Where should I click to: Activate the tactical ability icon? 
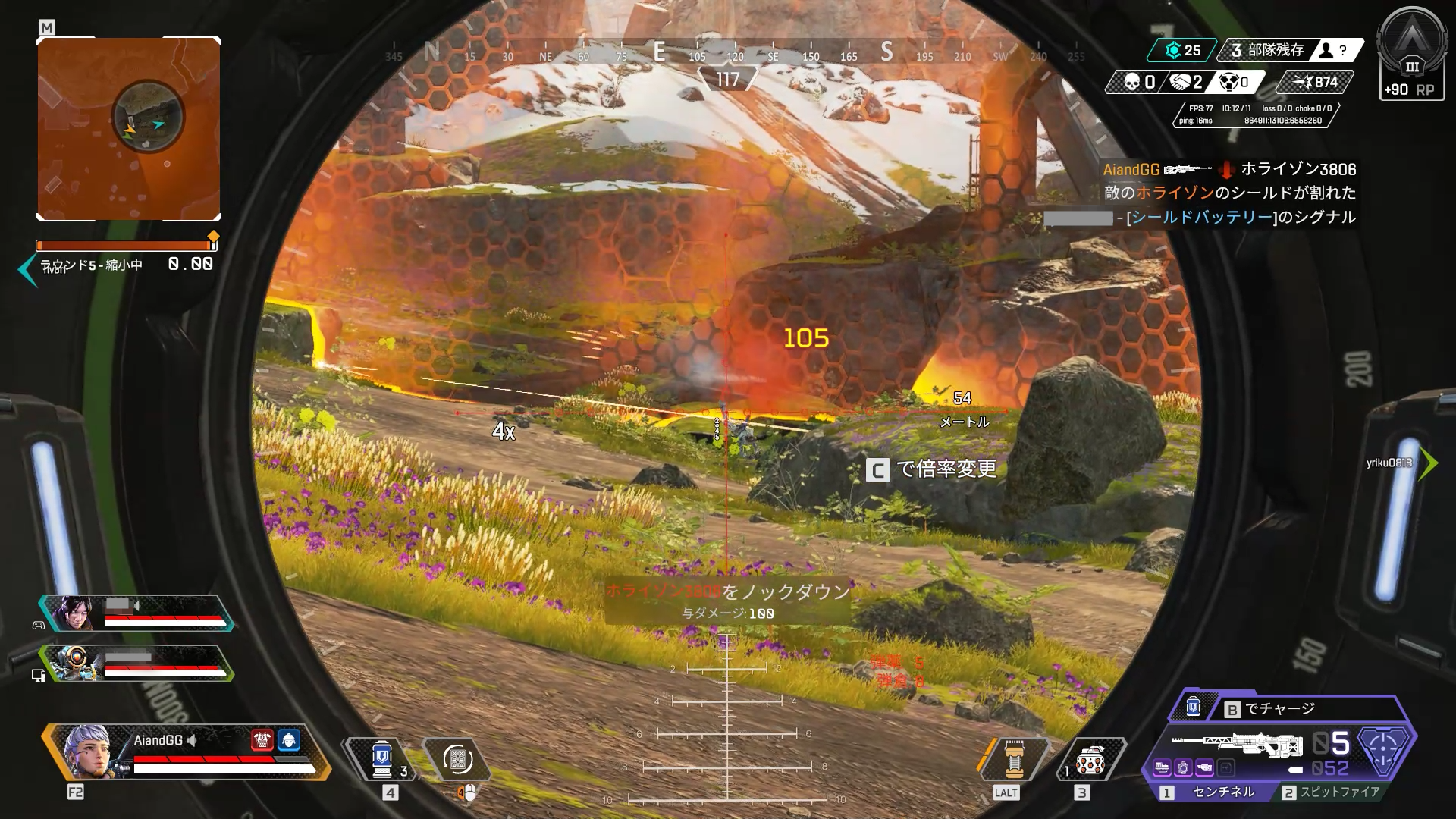click(x=457, y=759)
